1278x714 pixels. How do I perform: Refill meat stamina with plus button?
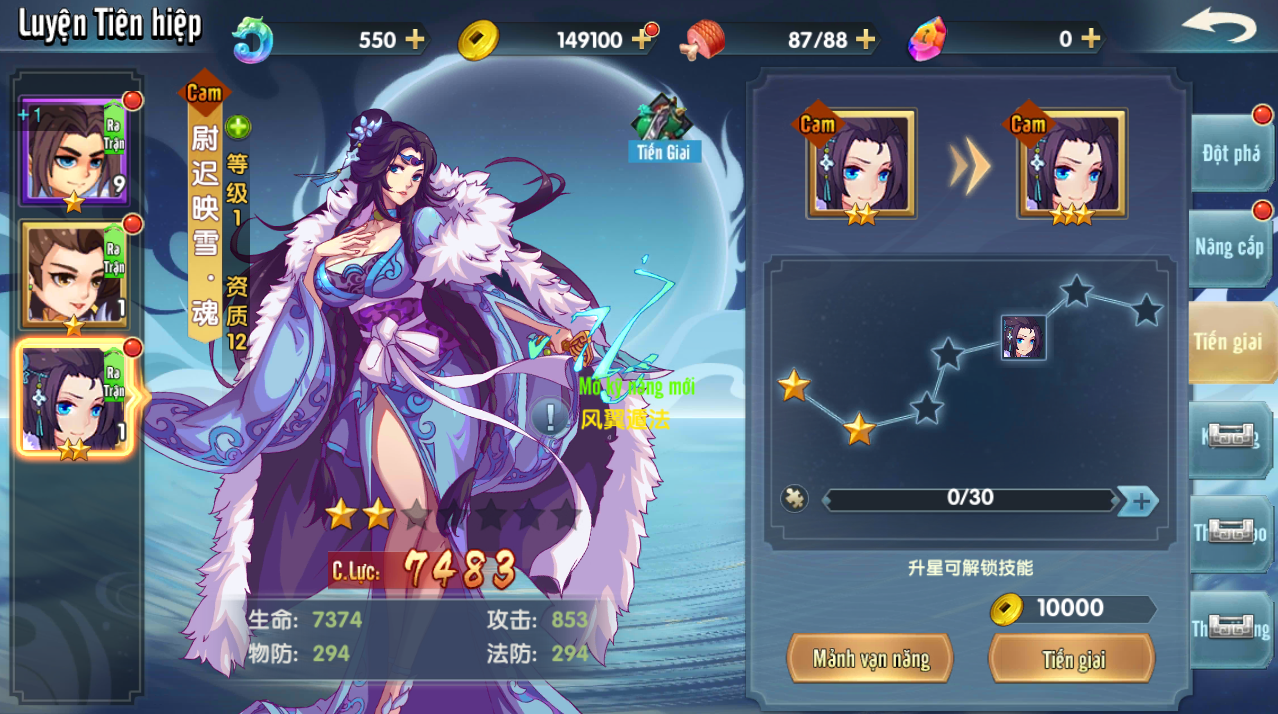[x=865, y=40]
